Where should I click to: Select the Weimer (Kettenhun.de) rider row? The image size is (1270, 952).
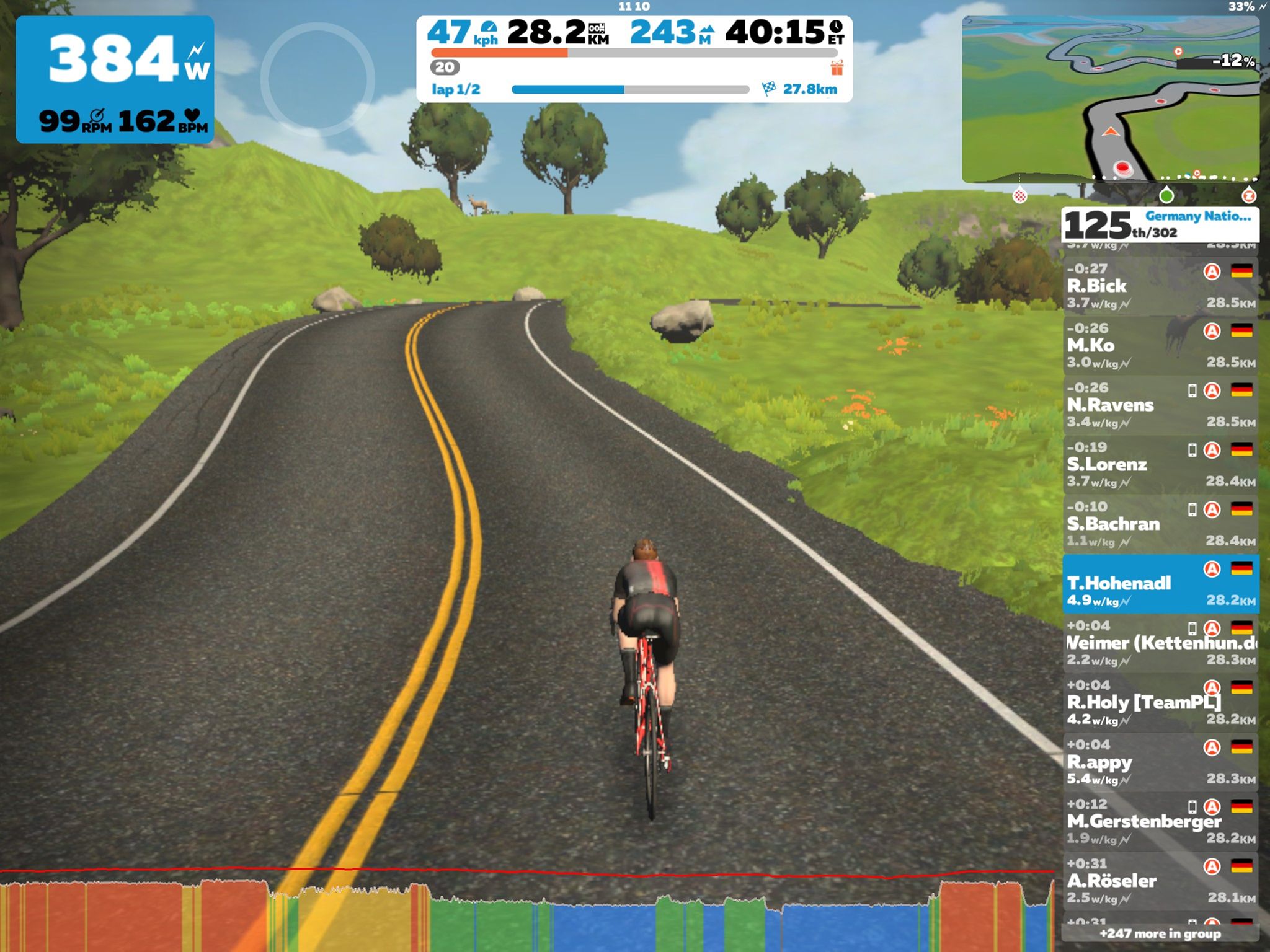[x=1160, y=643]
